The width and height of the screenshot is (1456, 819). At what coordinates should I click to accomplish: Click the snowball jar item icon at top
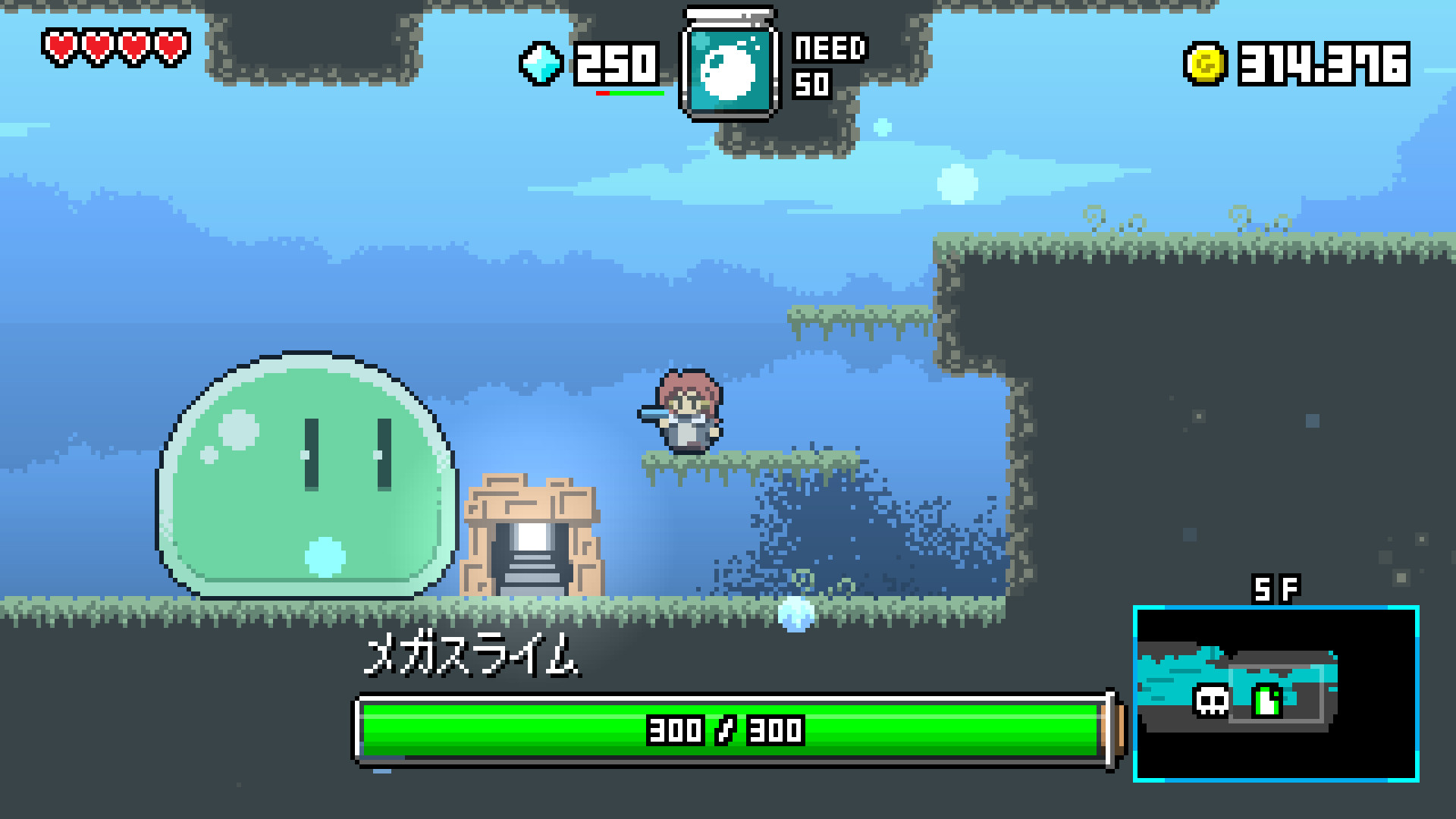(730, 64)
